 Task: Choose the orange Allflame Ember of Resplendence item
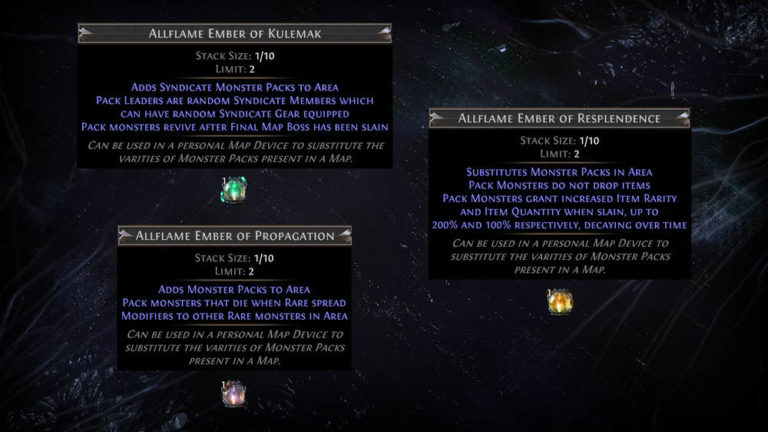tap(559, 300)
